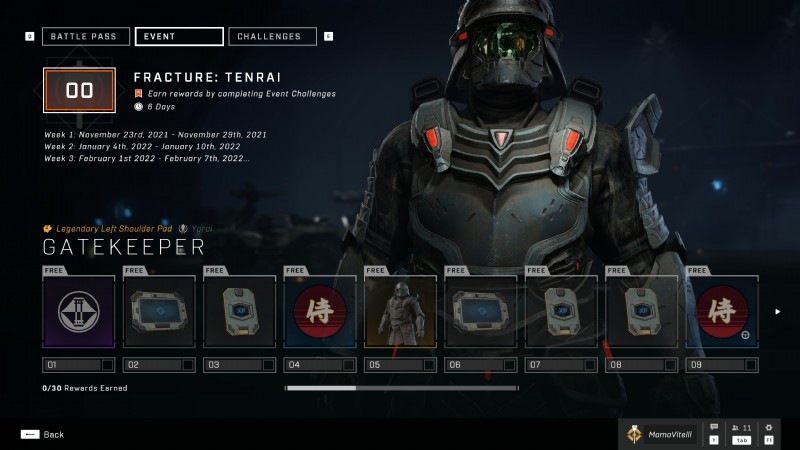Select reward 01 purple emblem tile
Image resolution: width=800 pixels, height=450 pixels.
coord(79,311)
